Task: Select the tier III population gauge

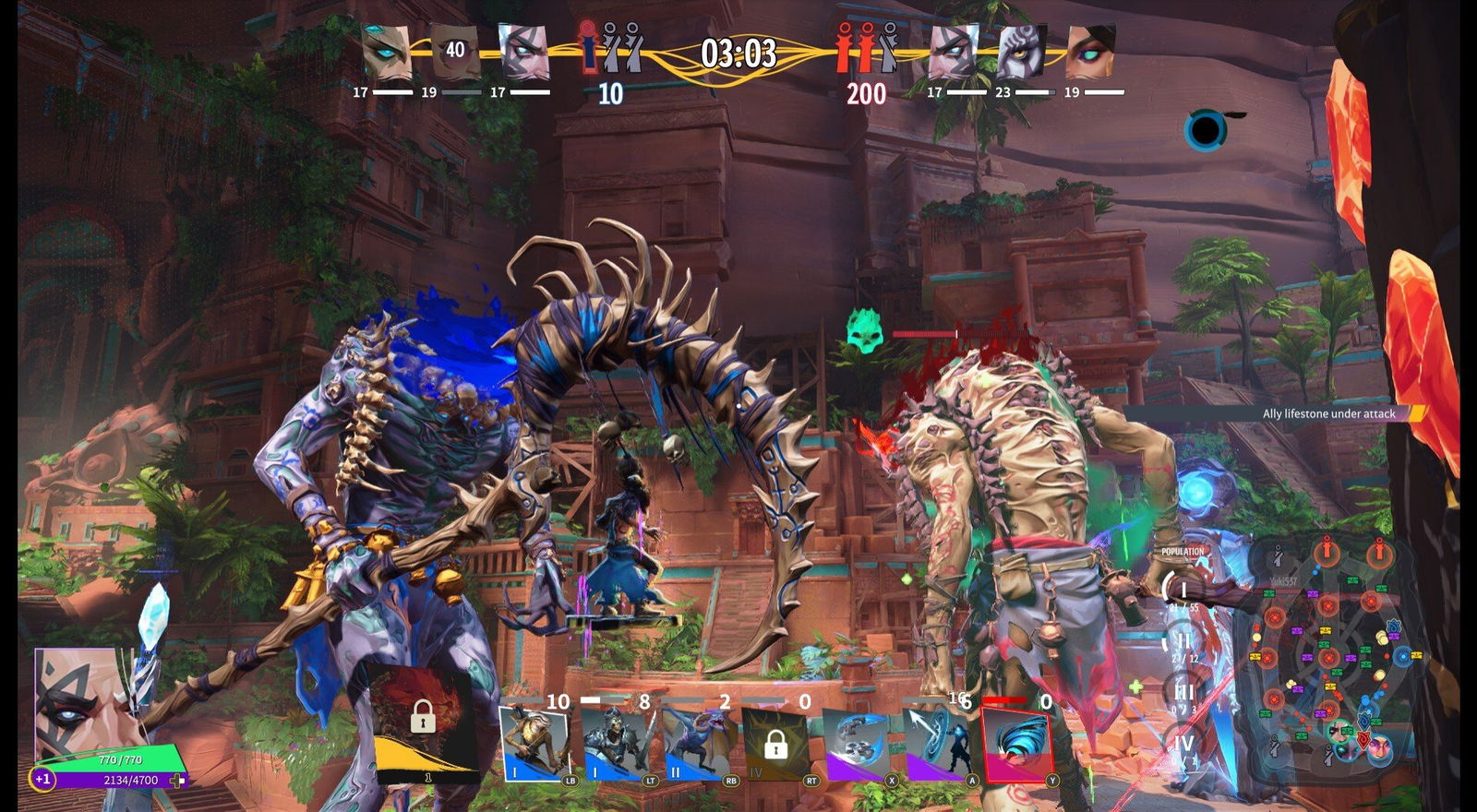Action: (1183, 691)
